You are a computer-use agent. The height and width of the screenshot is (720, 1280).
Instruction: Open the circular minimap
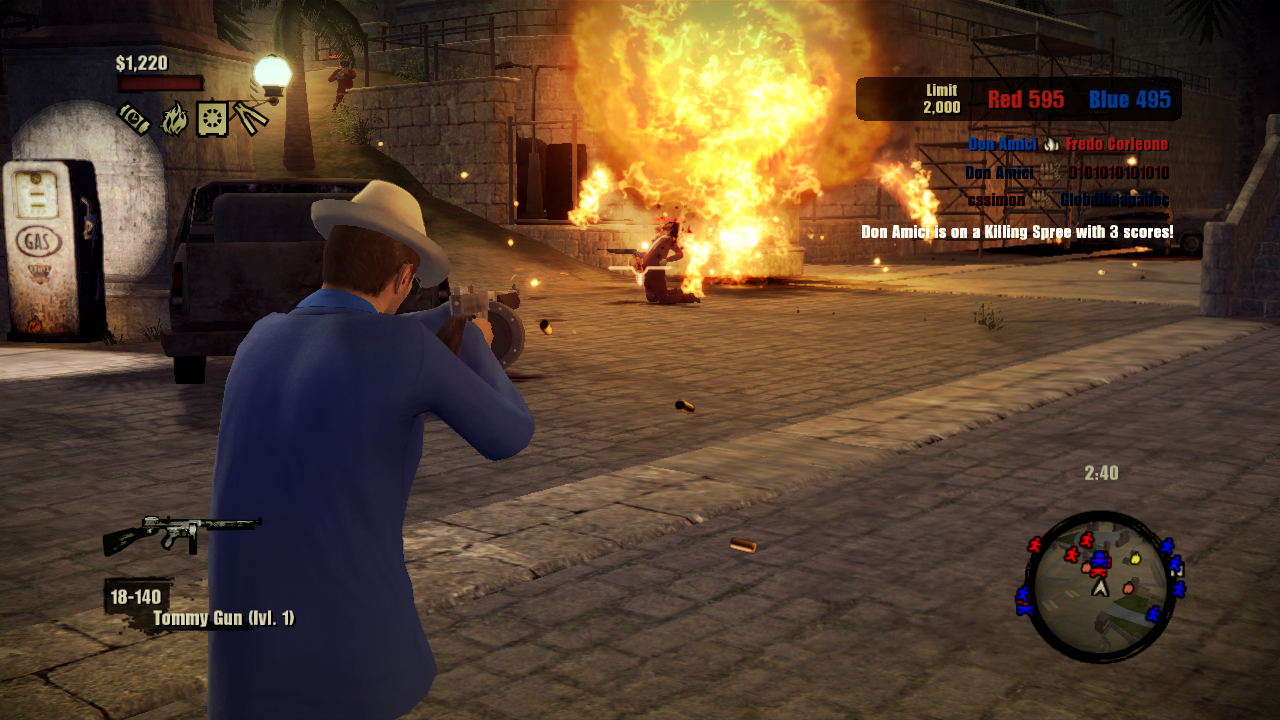[1100, 586]
